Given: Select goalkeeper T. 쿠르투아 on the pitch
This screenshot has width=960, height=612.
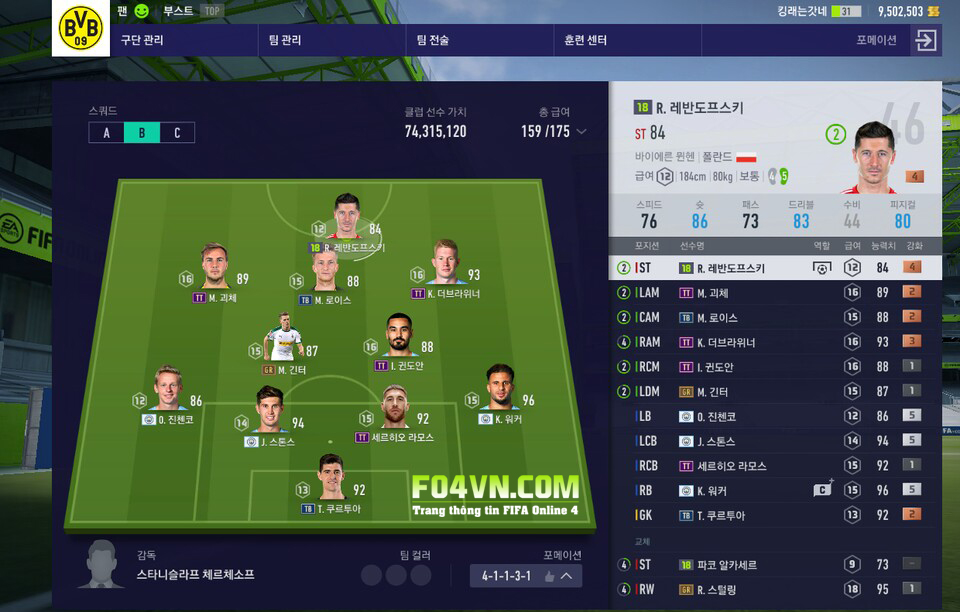Looking at the screenshot, I should click(x=331, y=479).
